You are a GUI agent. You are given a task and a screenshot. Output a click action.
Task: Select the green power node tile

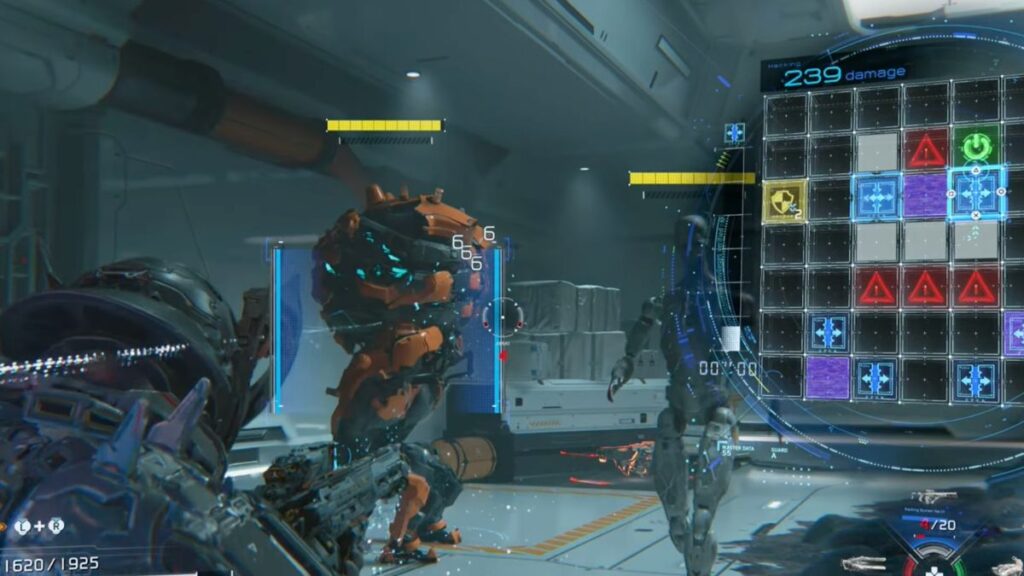click(975, 149)
